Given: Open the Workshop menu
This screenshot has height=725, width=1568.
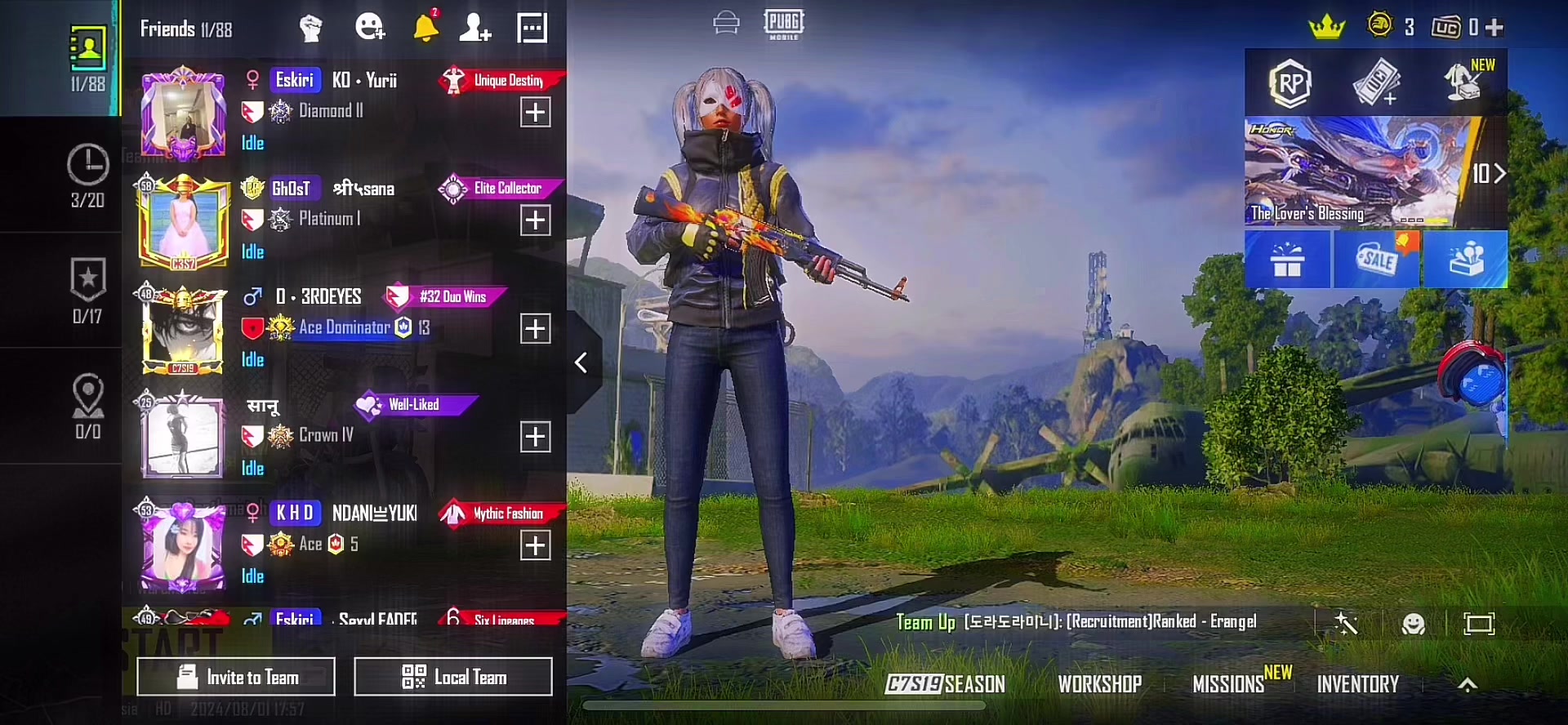Looking at the screenshot, I should [1099, 684].
